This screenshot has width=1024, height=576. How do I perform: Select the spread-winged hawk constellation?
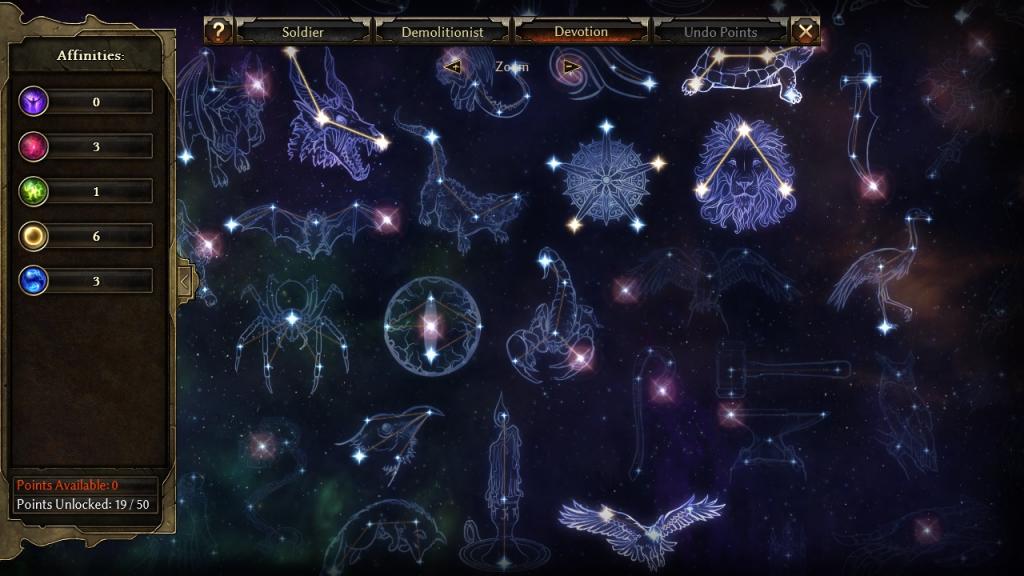click(x=641, y=525)
